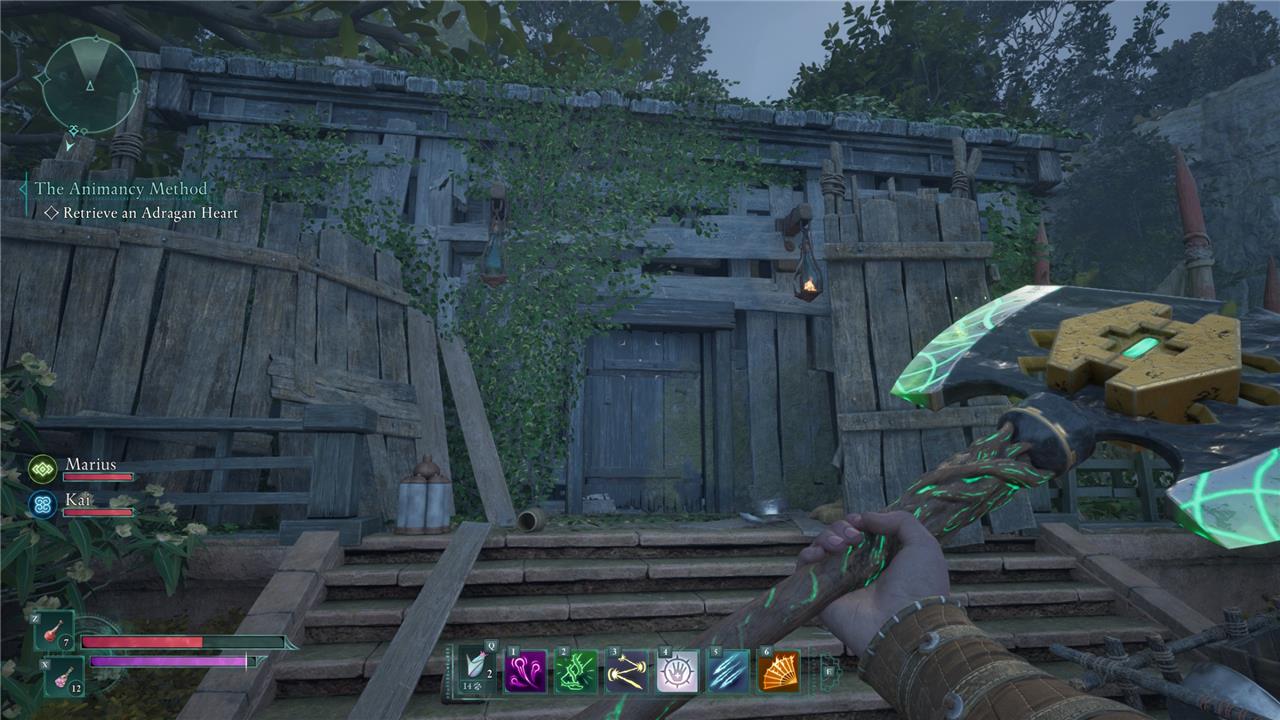This screenshot has height=720, width=1280.
Task: Cast the yellow zigzag beam ability
Action: [x=627, y=671]
